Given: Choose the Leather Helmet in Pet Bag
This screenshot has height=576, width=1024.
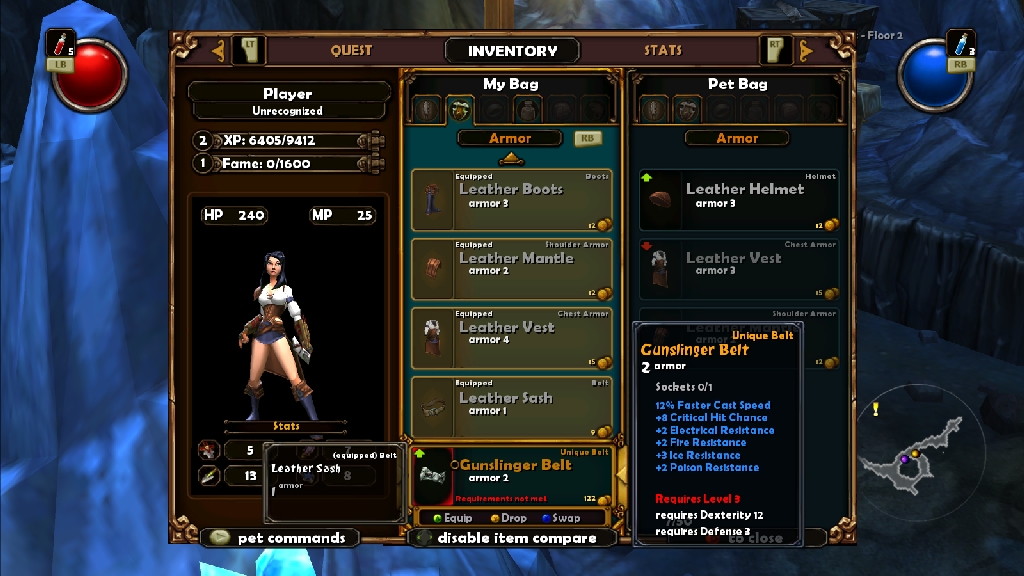Looking at the screenshot, I should [738, 200].
